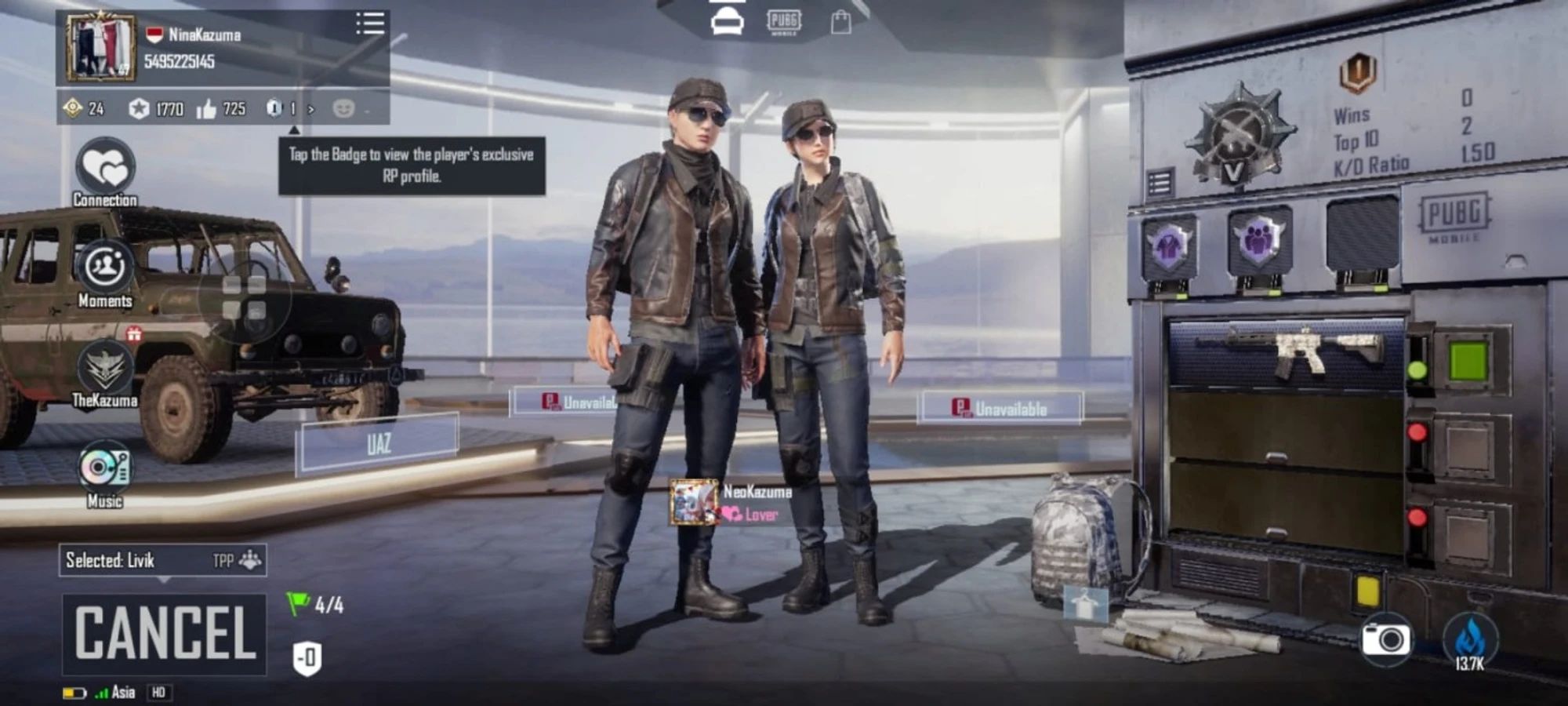Image resolution: width=1568 pixels, height=706 pixels.
Task: Open the Moments icon
Action: click(x=105, y=267)
